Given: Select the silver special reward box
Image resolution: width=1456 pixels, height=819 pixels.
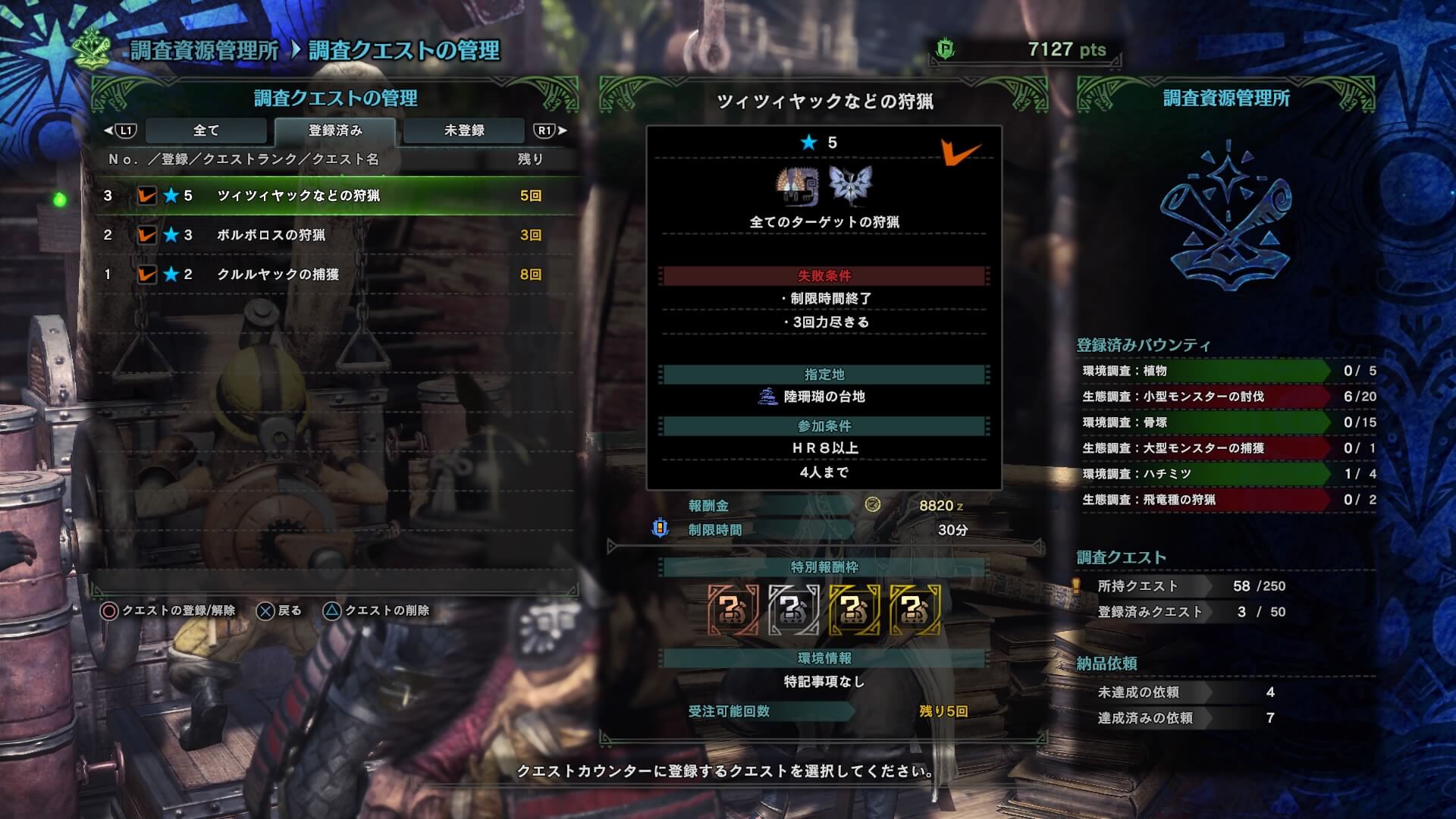Looking at the screenshot, I should coord(793,609).
